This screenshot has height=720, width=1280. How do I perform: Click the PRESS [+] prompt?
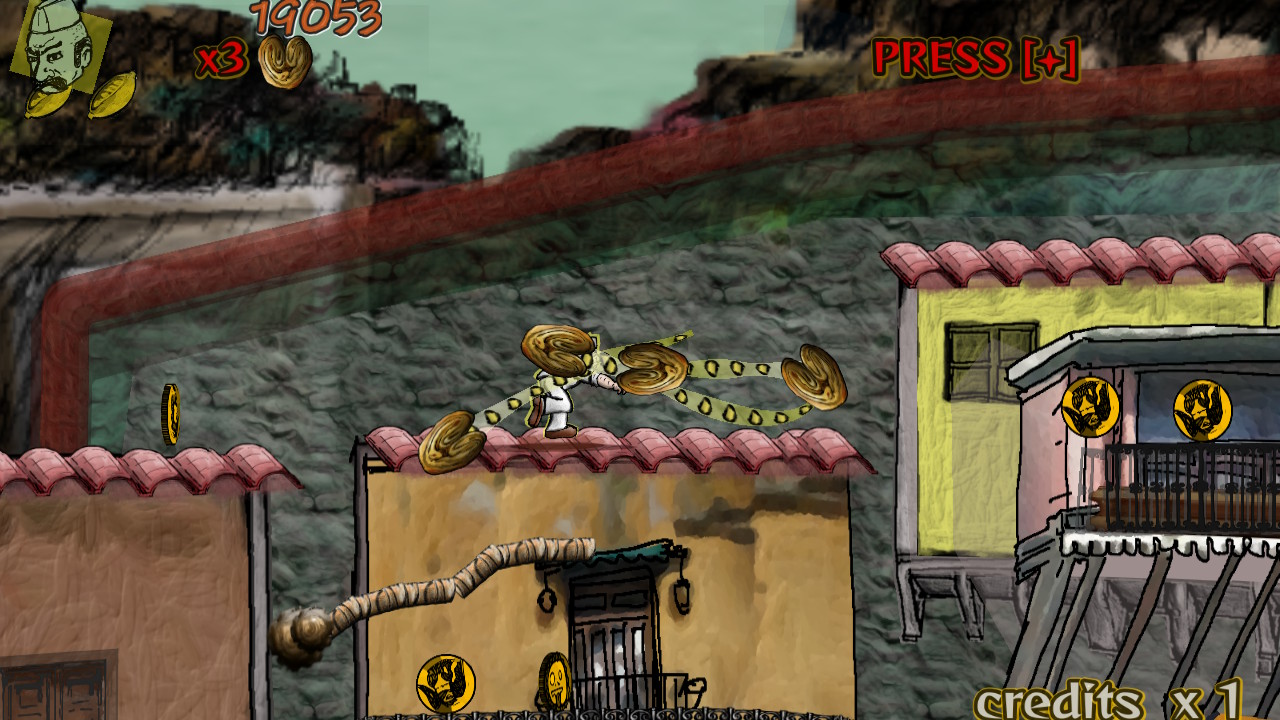(x=975, y=58)
